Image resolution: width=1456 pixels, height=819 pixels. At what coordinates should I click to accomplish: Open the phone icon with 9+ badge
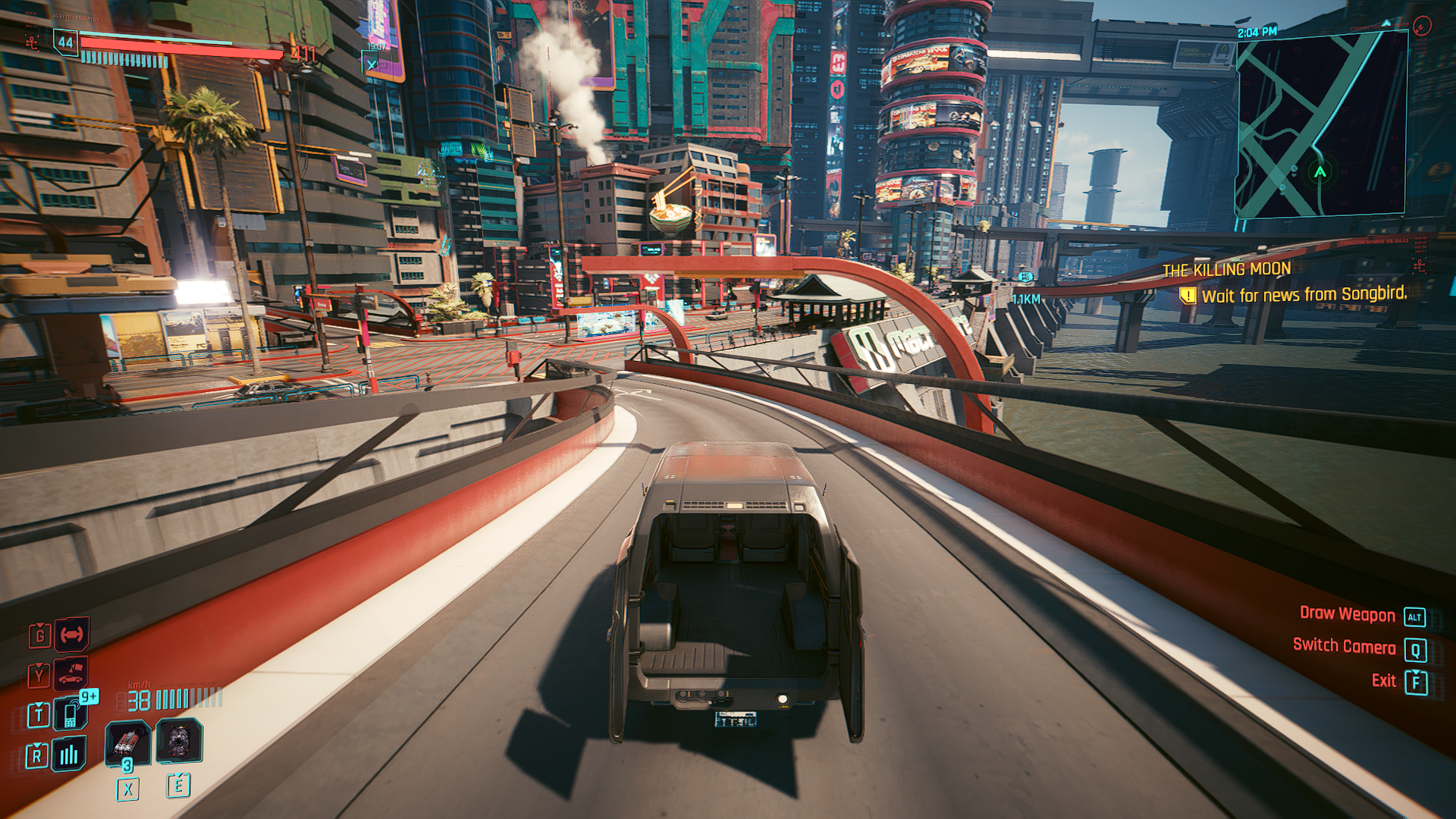click(71, 714)
